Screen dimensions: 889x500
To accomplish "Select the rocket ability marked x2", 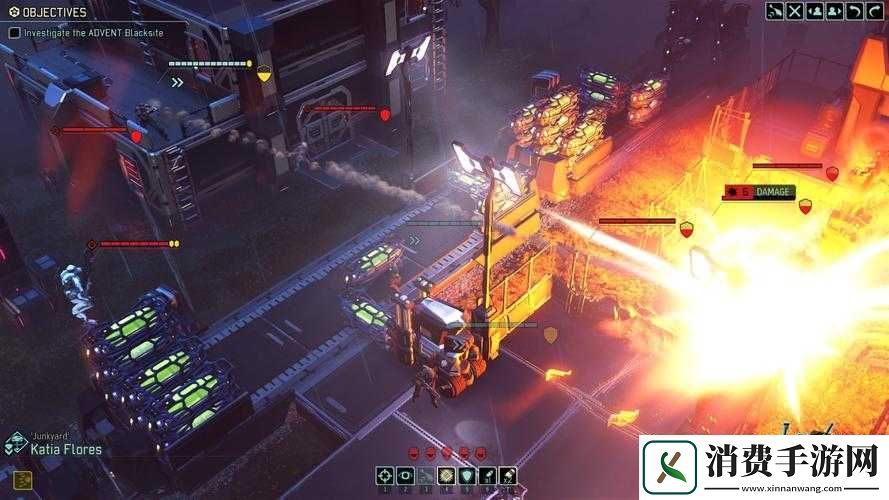I will [x=507, y=476].
